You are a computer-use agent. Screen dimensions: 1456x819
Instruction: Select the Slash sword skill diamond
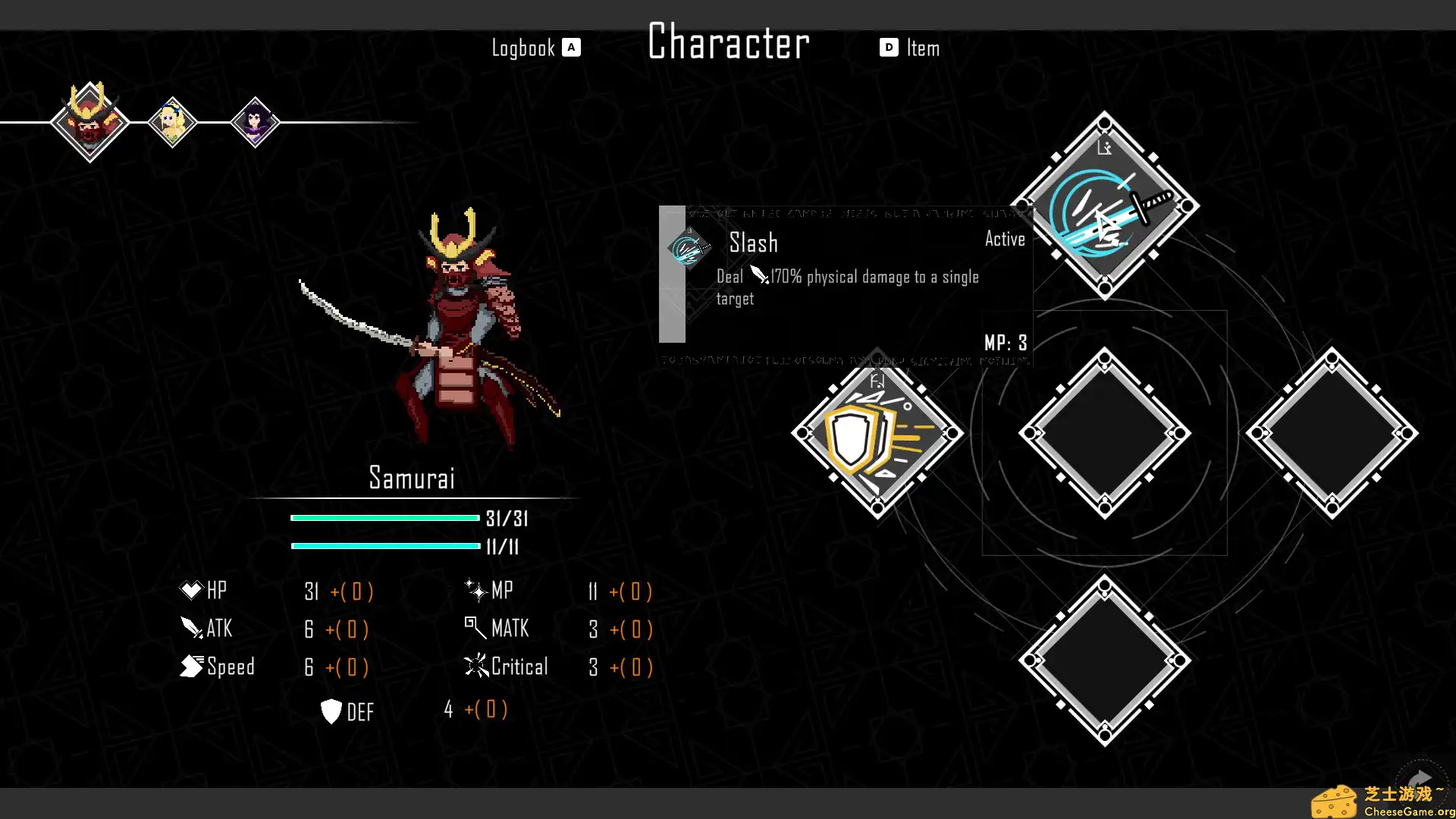pyautogui.click(x=1105, y=206)
